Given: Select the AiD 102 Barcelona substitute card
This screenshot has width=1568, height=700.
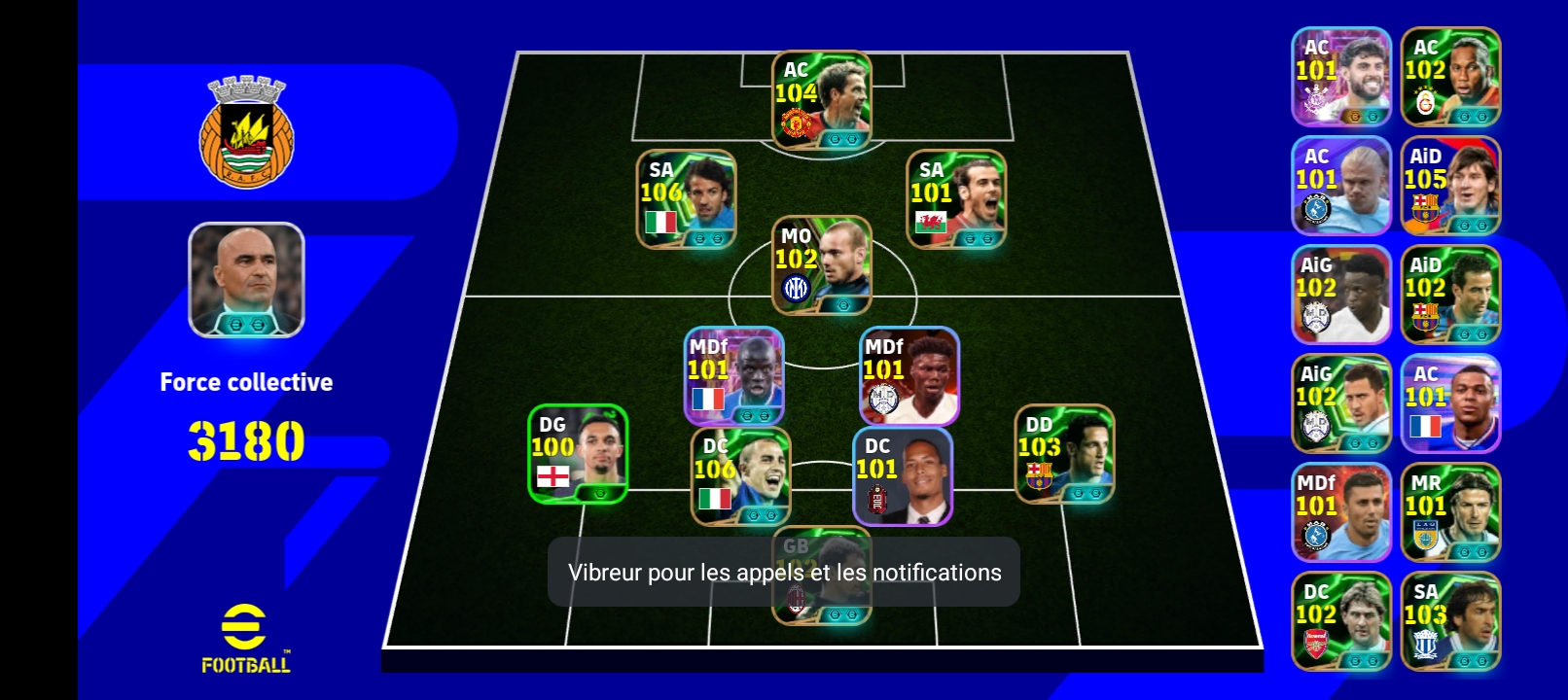Looking at the screenshot, I should click(1450, 295).
